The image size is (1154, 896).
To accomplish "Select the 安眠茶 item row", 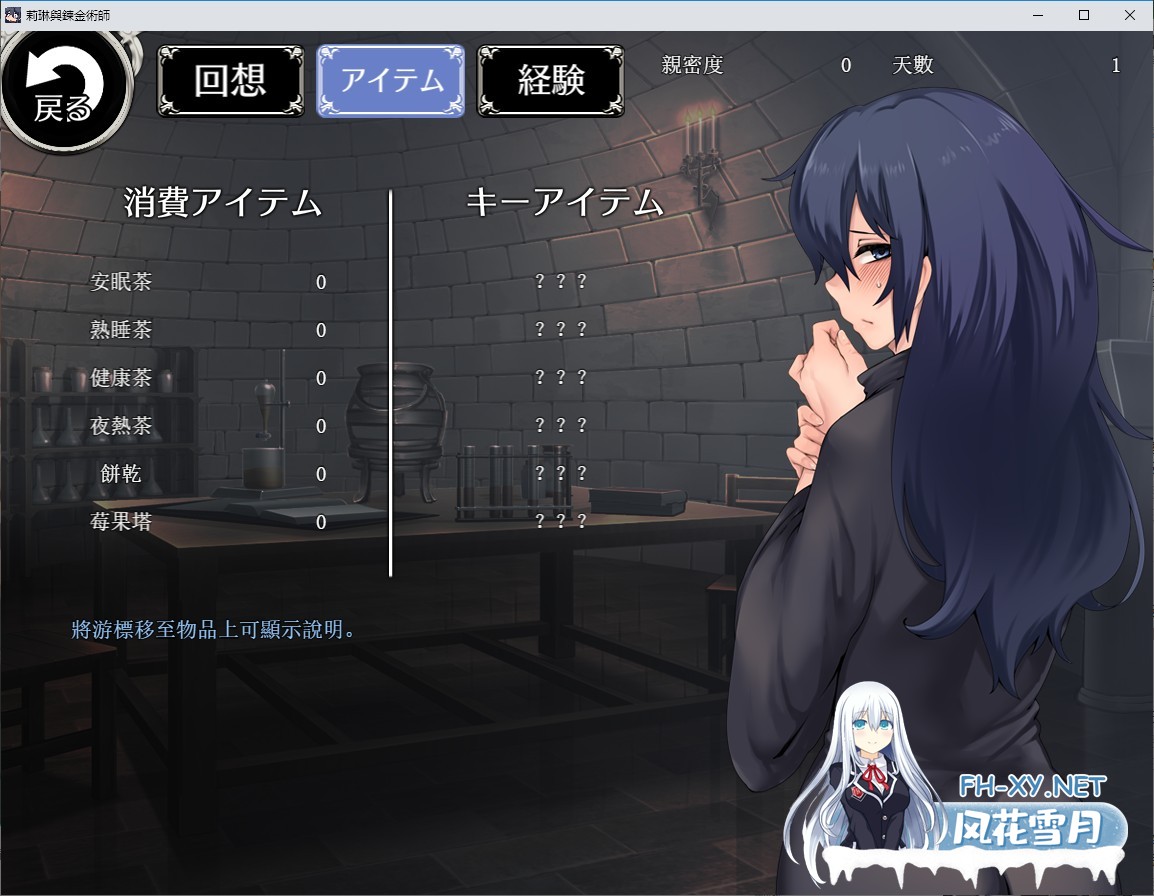I will click(x=121, y=282).
